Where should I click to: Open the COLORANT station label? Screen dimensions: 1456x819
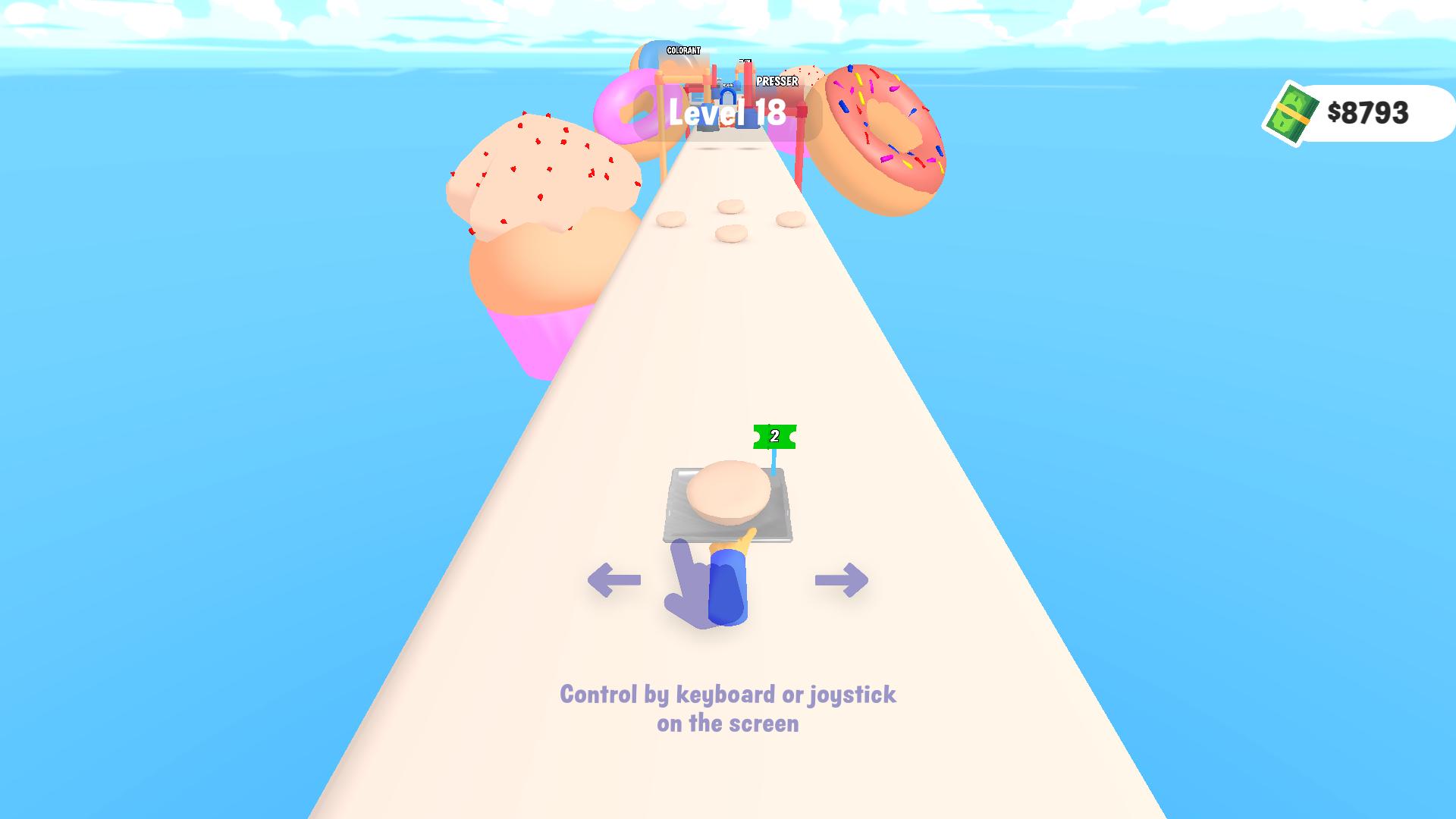[682, 52]
